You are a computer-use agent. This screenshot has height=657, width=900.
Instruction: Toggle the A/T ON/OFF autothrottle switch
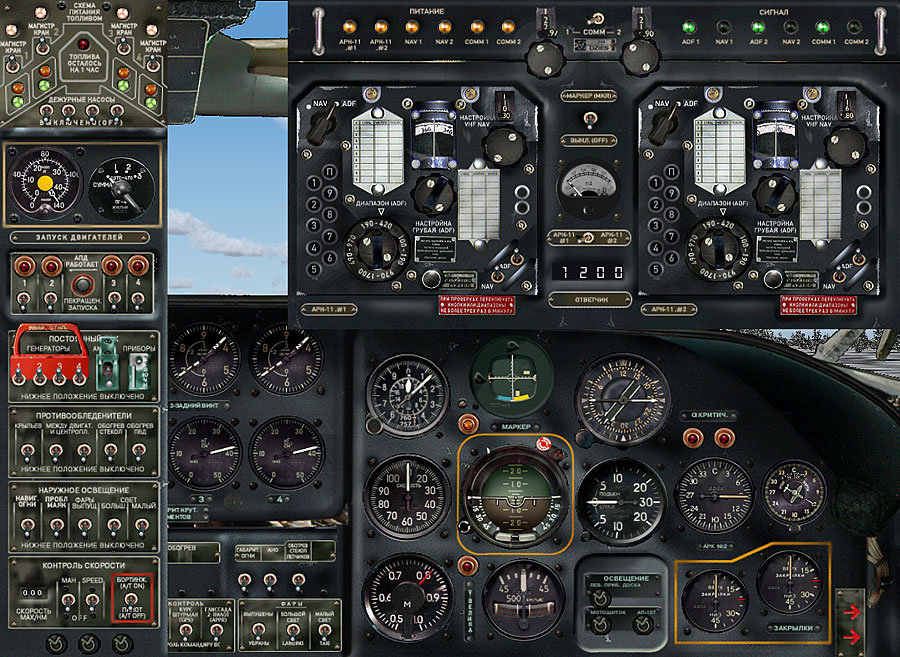137,600
